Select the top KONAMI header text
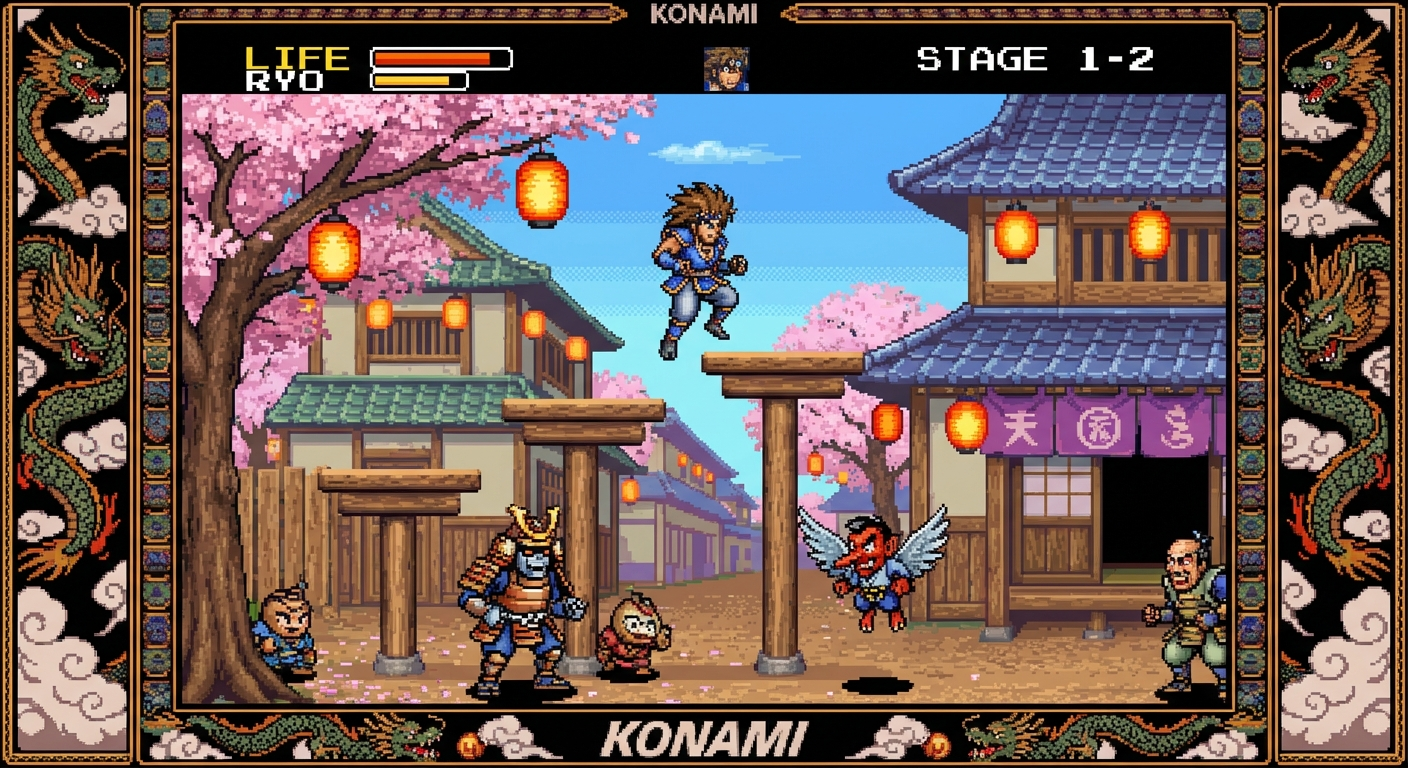This screenshot has width=1408, height=768. pyautogui.click(x=703, y=14)
